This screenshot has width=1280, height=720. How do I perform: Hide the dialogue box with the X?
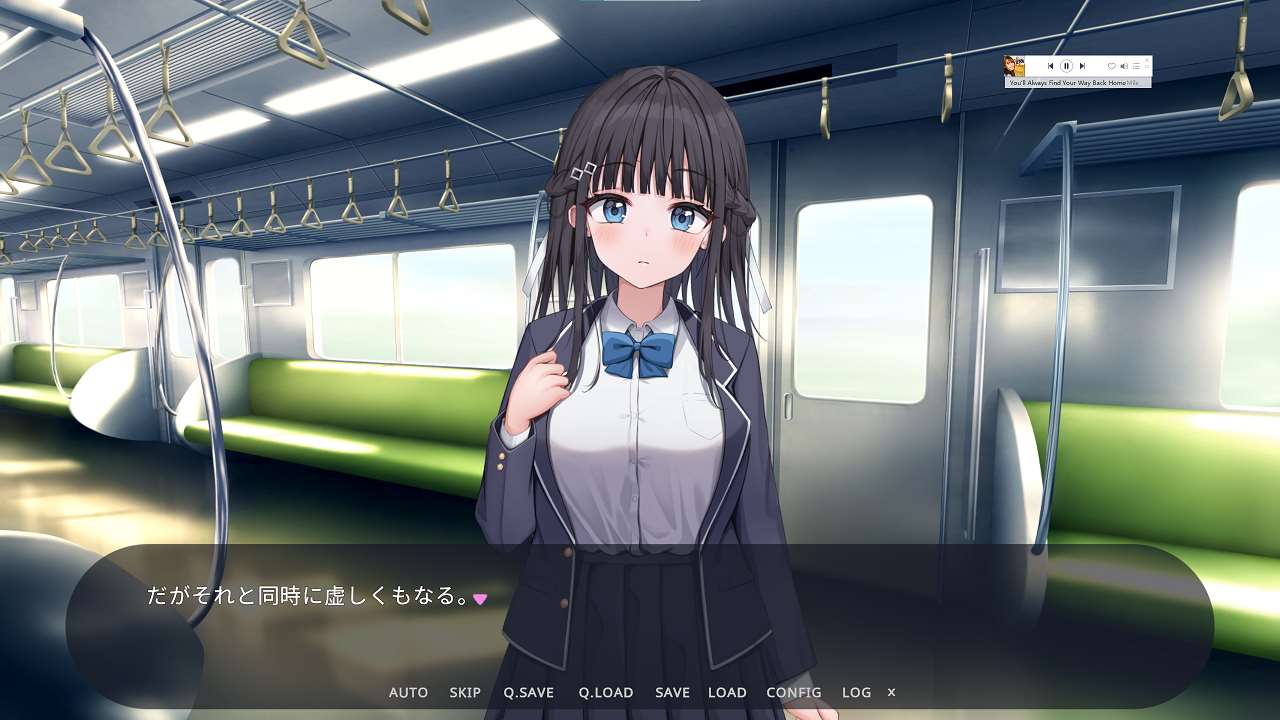pyautogui.click(x=891, y=692)
